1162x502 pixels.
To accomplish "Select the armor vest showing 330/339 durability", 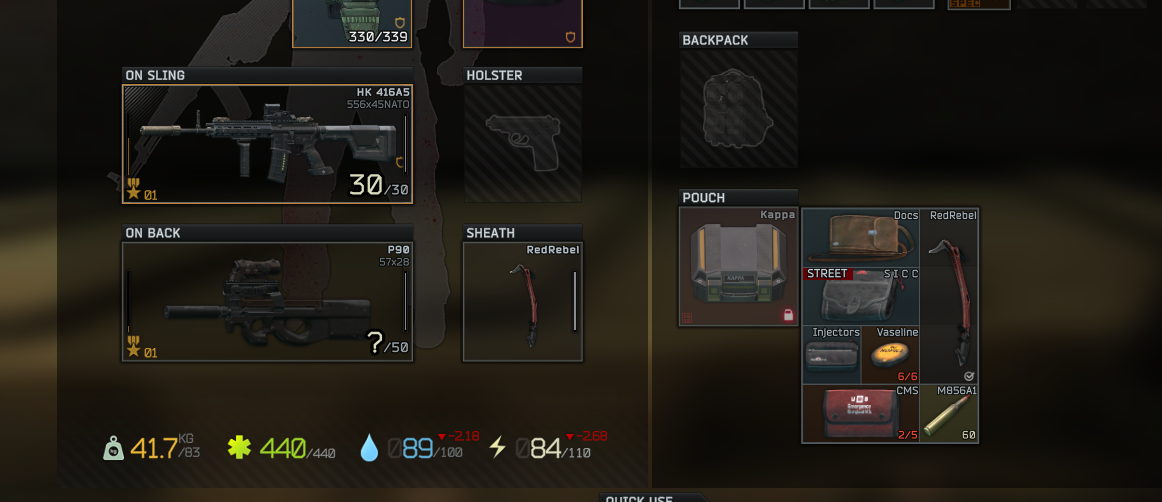I will coord(352,22).
